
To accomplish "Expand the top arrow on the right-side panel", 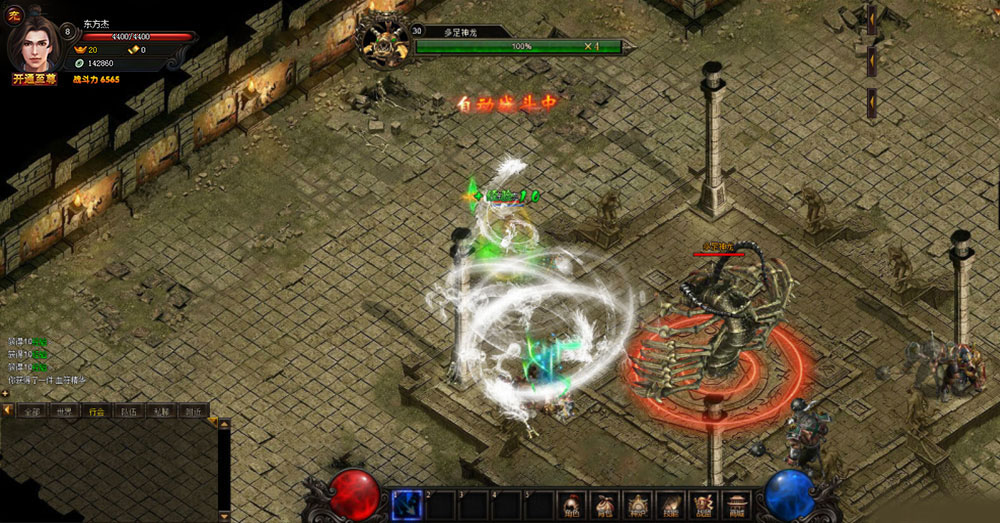I will coord(871,18).
